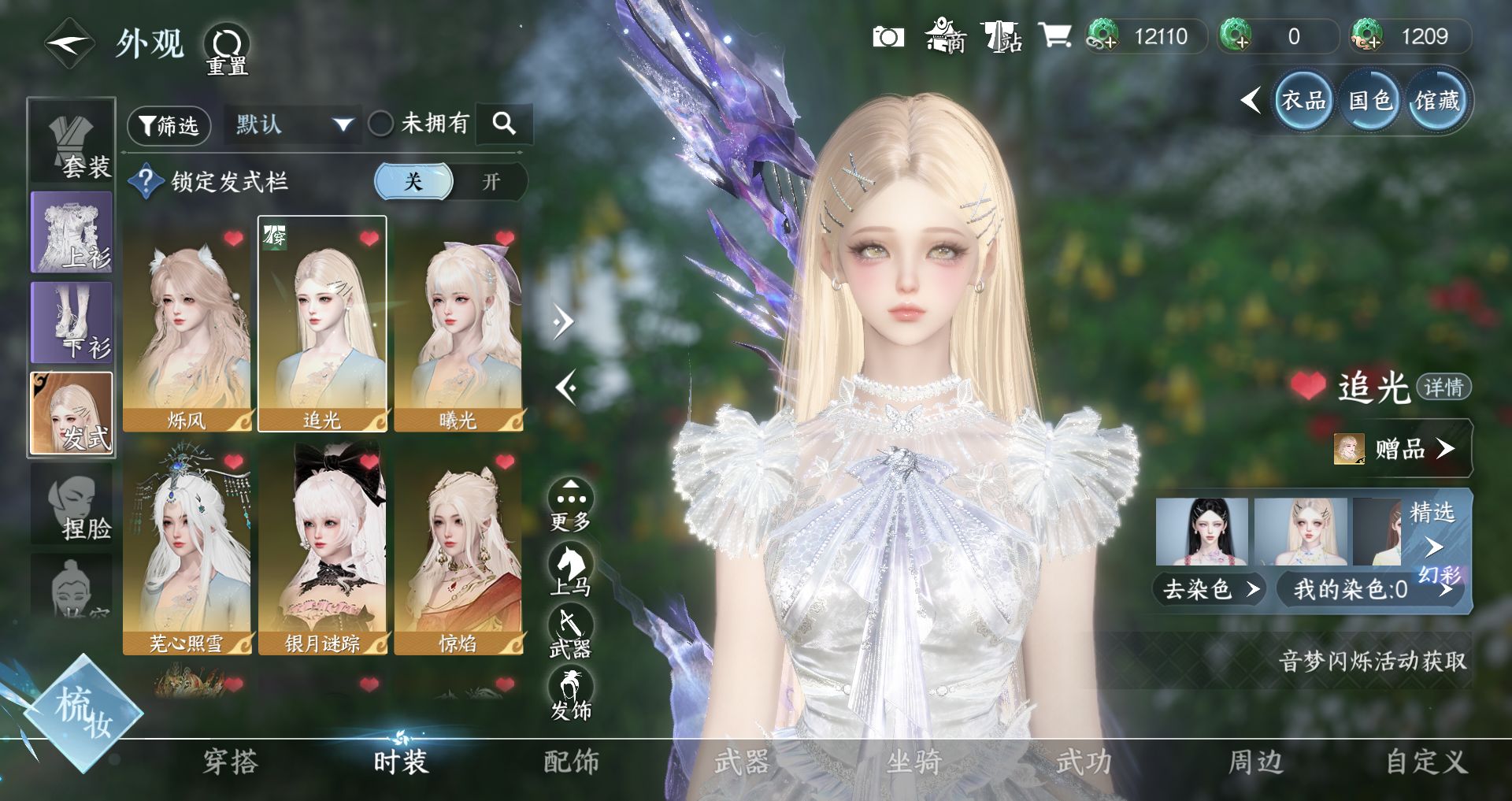Go back using the top-left arrow
This screenshot has width=1512, height=801.
69,44
